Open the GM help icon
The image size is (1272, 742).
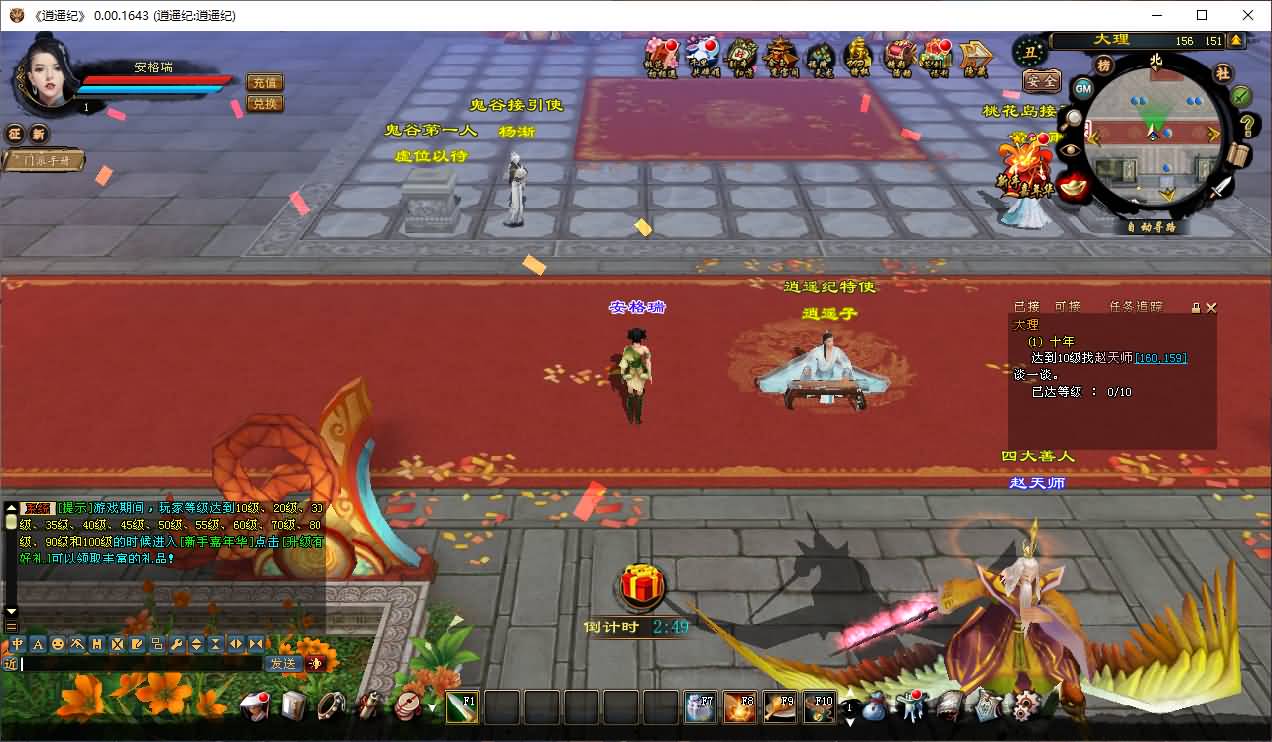click(1083, 88)
